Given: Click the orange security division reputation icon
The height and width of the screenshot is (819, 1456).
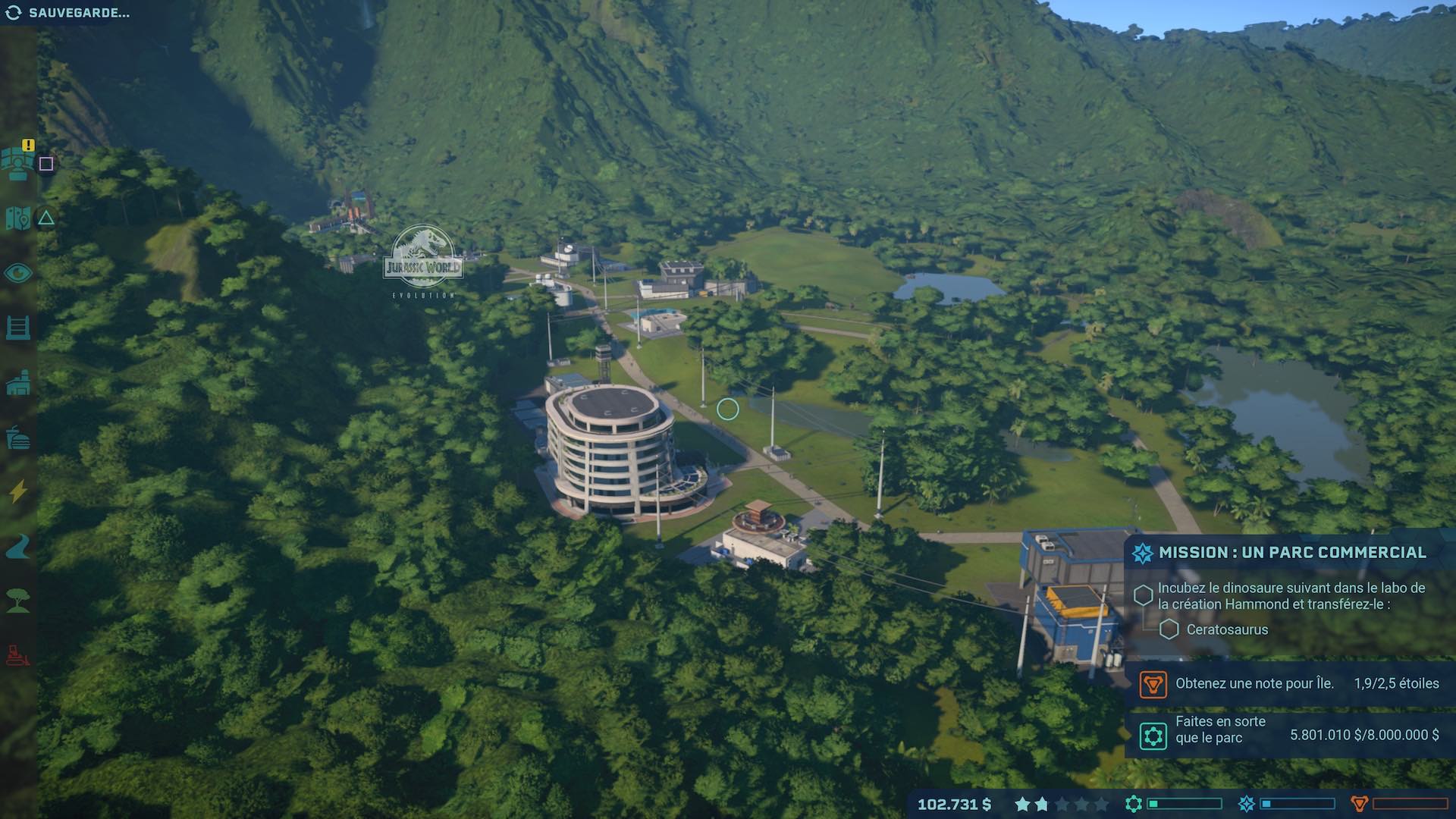Looking at the screenshot, I should click(x=1360, y=804).
